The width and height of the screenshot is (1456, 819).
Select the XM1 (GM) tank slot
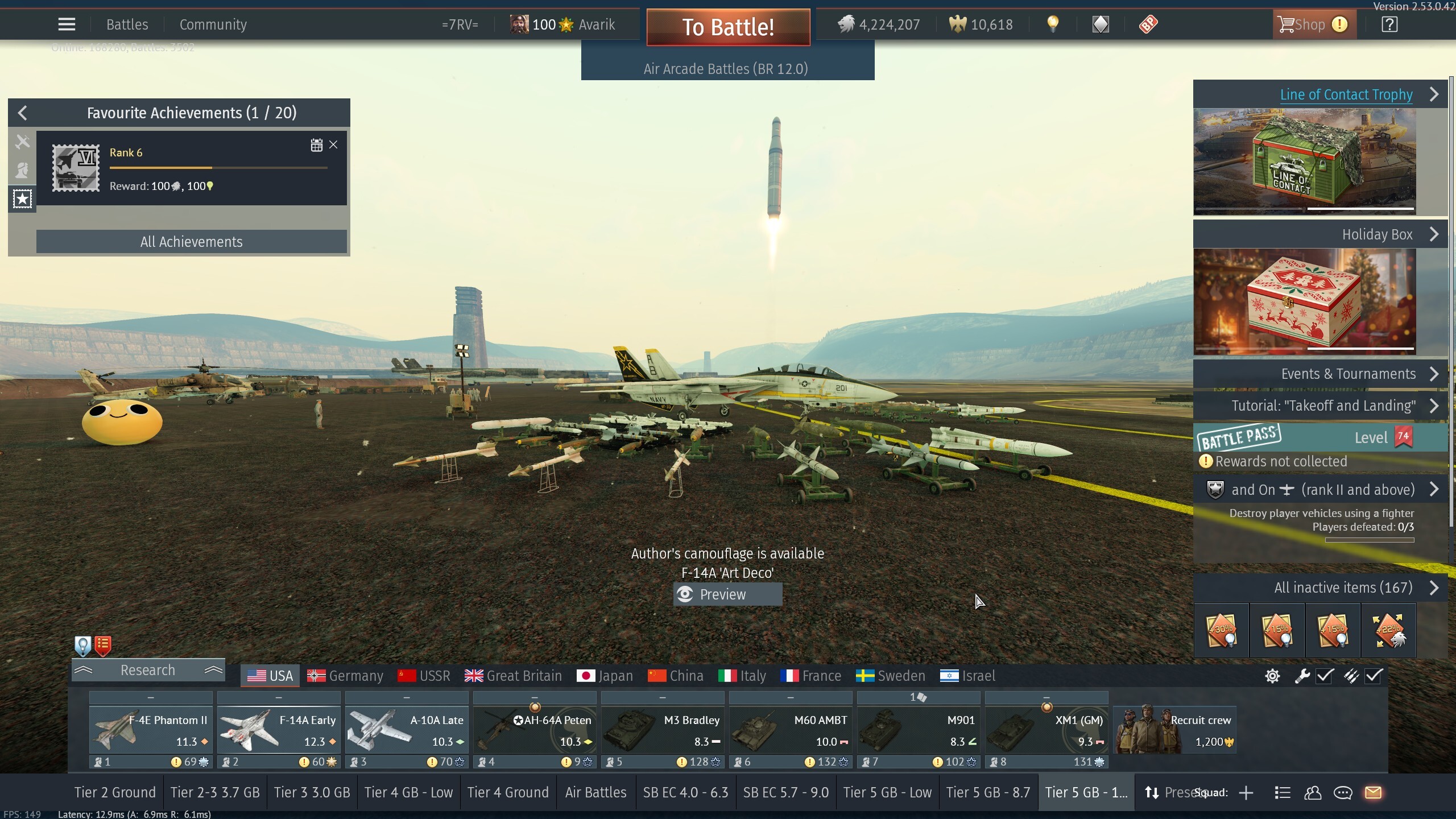1046,730
